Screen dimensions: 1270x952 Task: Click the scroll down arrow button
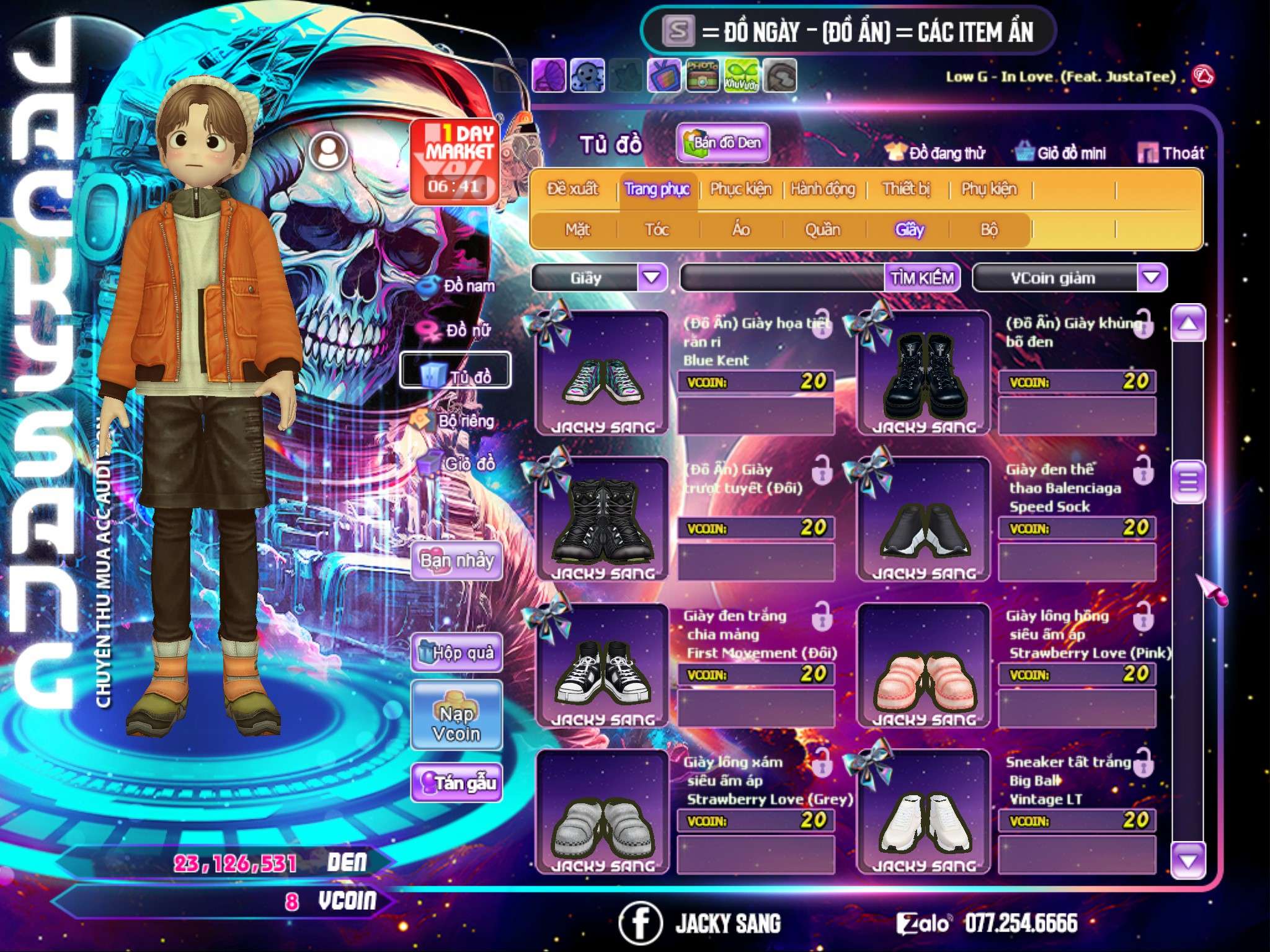click(1188, 861)
